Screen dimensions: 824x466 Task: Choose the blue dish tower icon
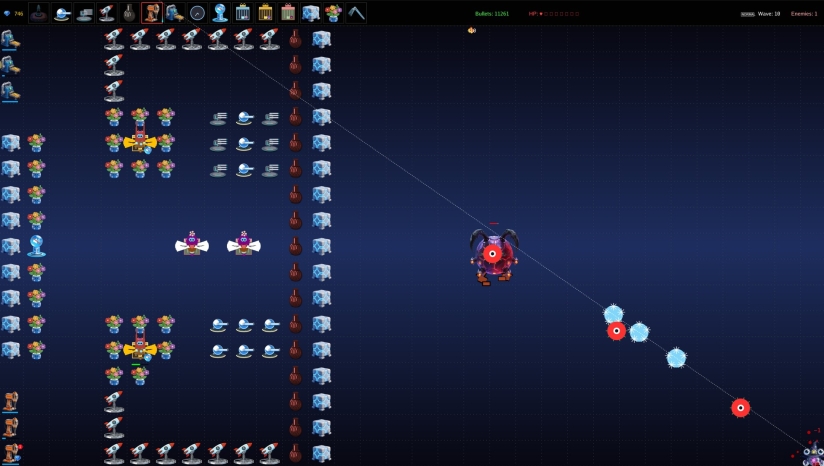[61, 13]
